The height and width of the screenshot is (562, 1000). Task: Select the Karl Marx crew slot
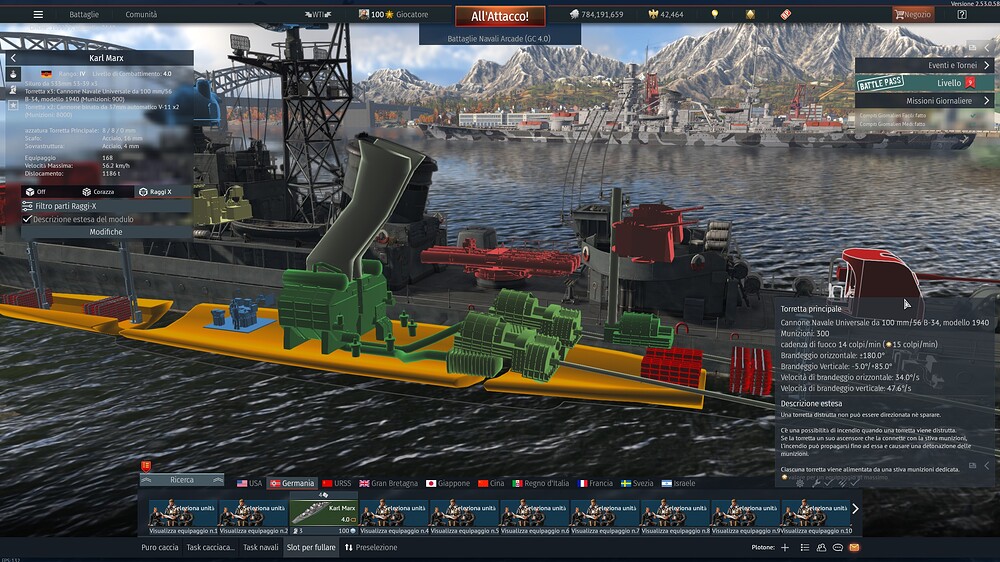[x=323, y=510]
